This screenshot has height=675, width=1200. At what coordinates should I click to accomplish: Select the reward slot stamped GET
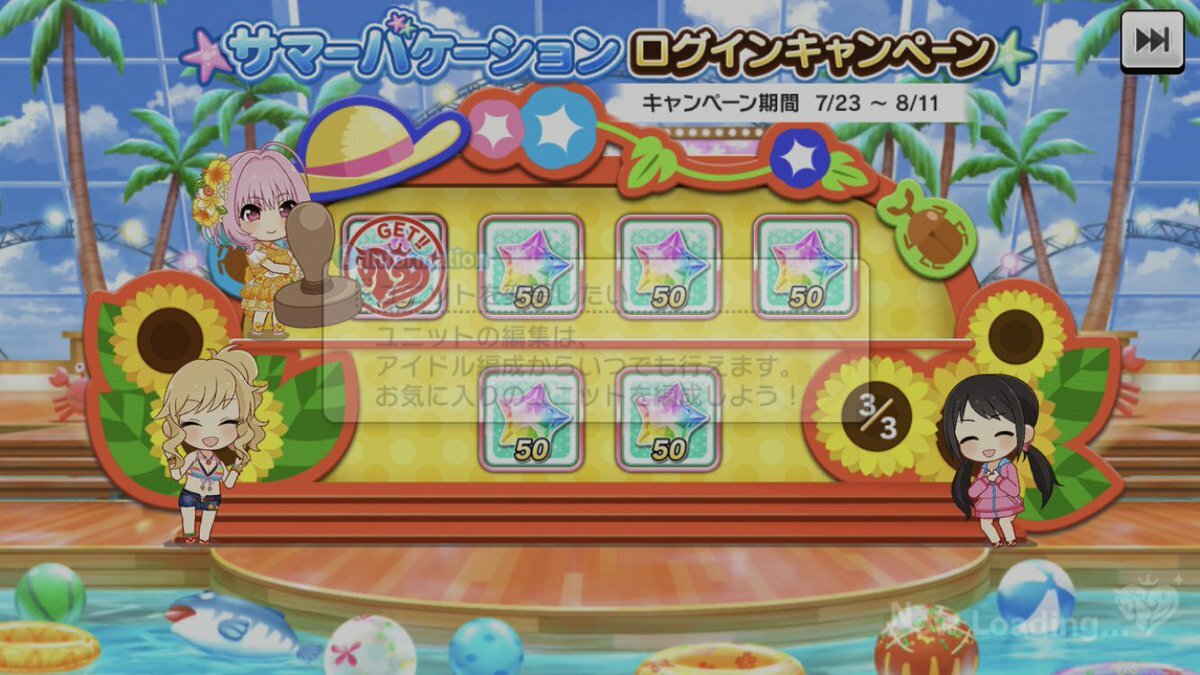point(395,266)
